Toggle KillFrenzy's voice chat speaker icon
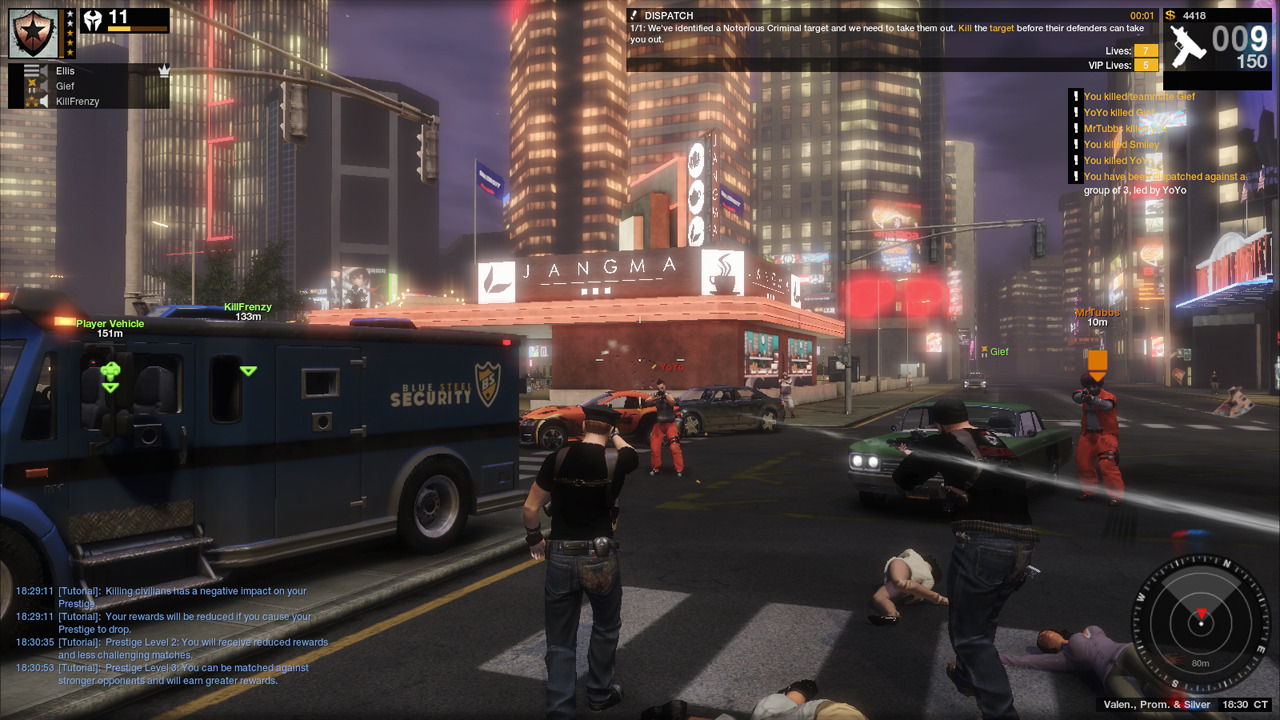The width and height of the screenshot is (1280, 720). pyautogui.click(x=45, y=100)
